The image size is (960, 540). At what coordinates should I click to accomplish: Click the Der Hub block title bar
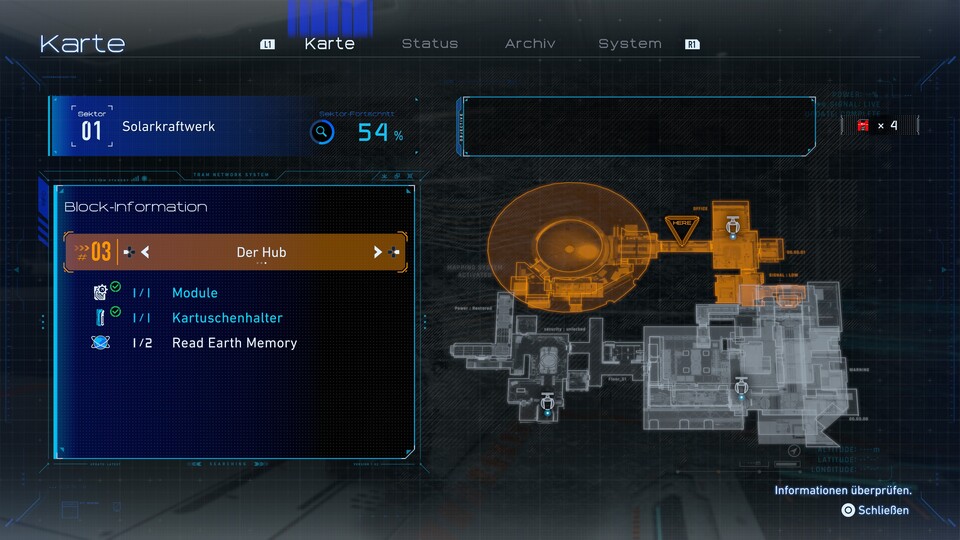pos(261,252)
